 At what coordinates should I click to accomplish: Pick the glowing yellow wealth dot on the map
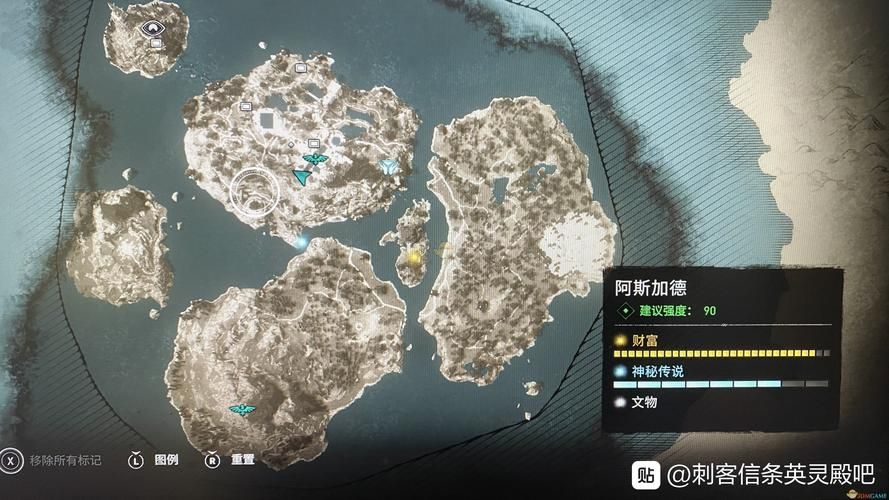click(415, 258)
